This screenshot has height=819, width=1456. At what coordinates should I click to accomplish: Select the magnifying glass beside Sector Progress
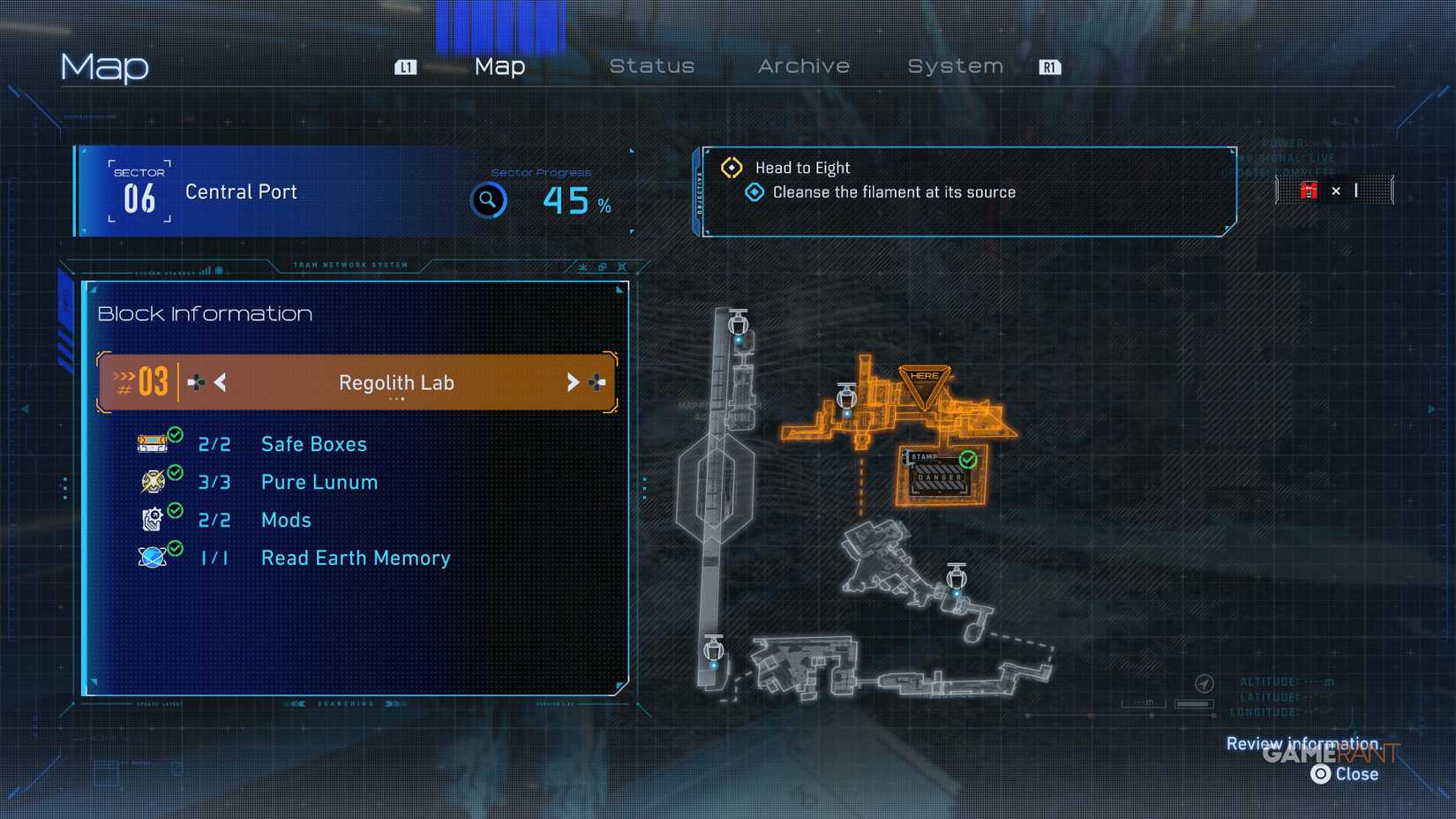click(x=488, y=200)
